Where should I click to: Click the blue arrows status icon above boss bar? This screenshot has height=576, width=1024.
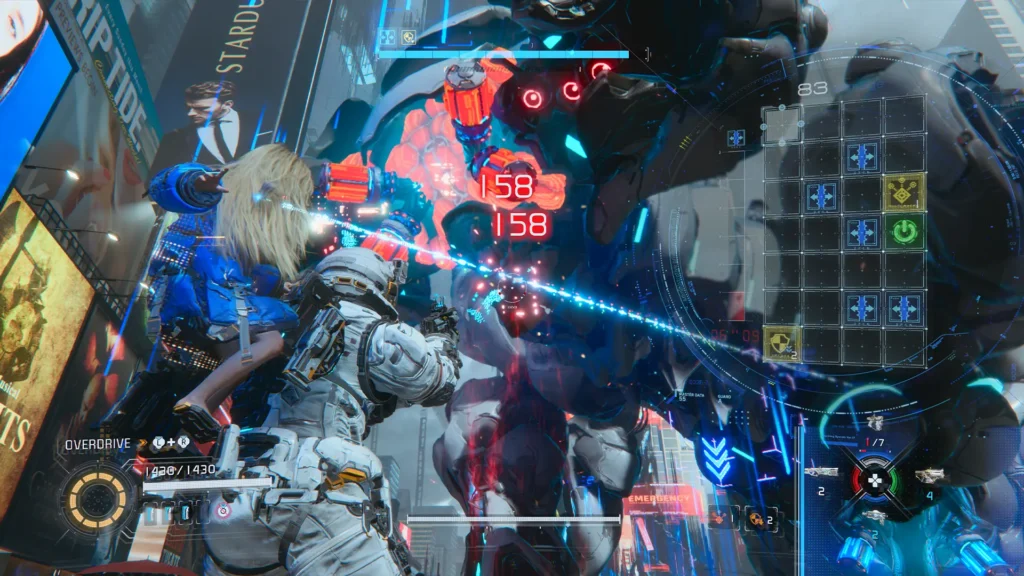pyautogui.click(x=387, y=37)
